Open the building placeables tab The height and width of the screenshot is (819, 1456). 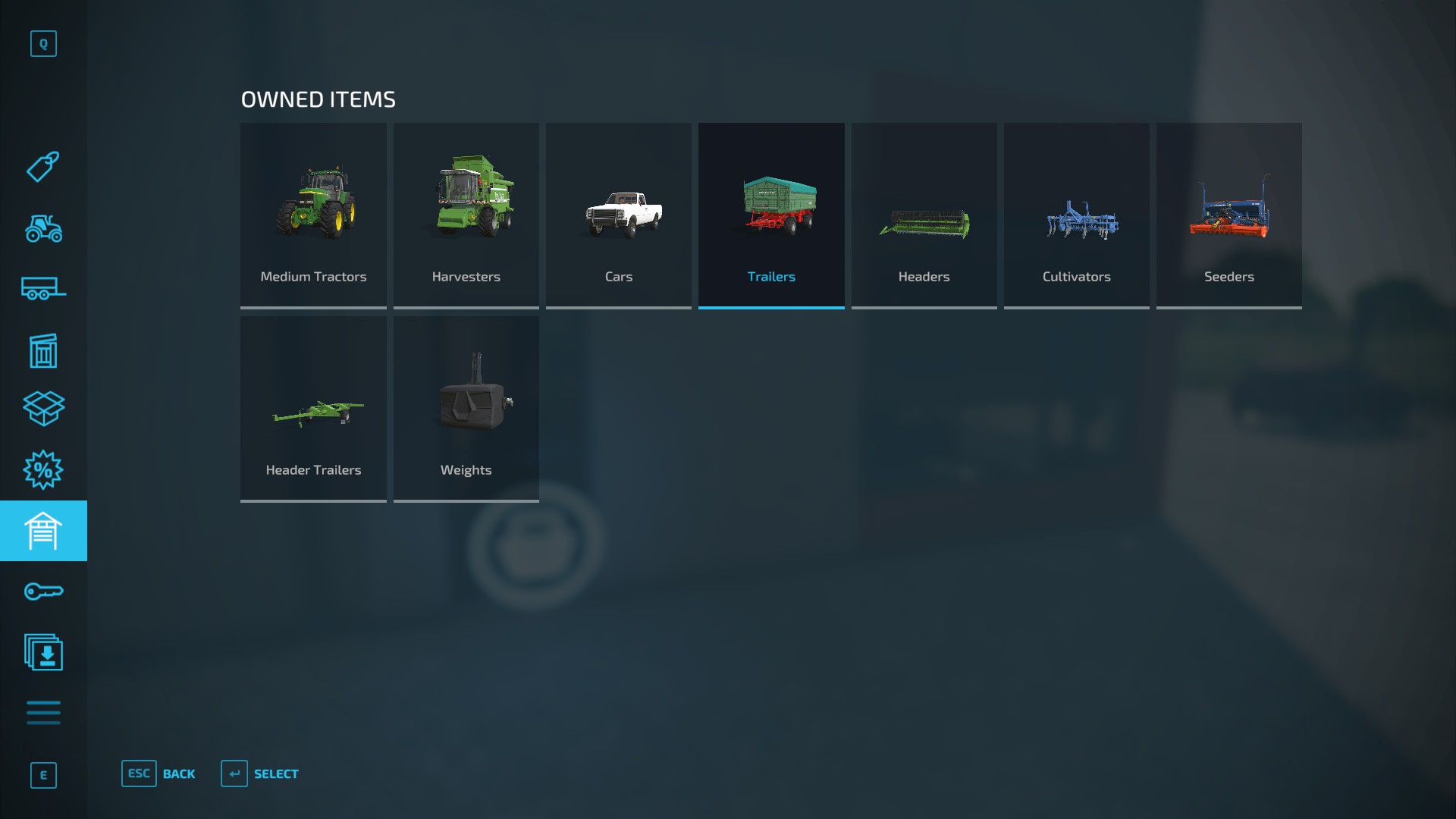click(x=43, y=350)
